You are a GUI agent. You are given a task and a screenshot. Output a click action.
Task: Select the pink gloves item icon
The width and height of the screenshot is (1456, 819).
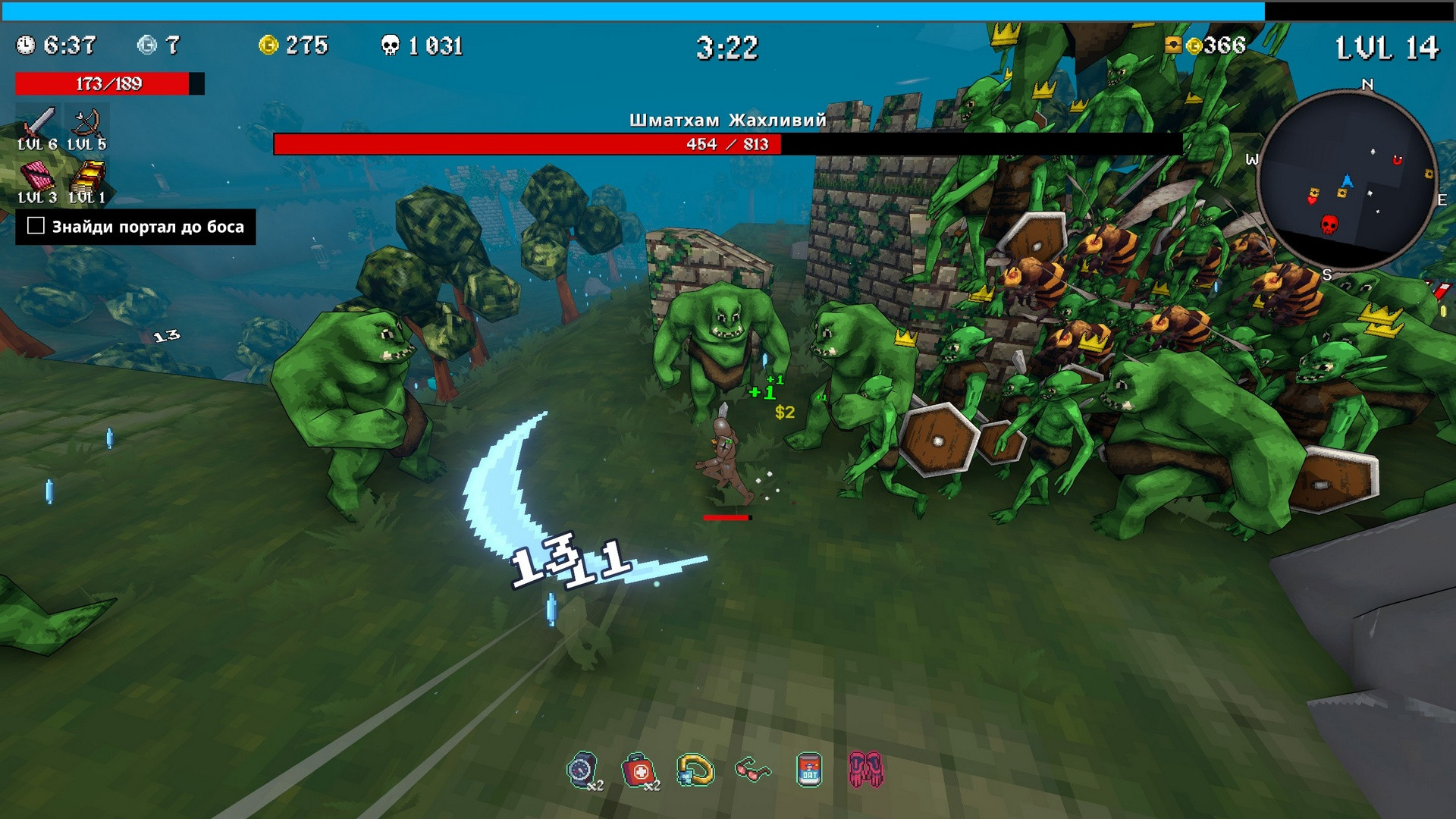tap(865, 770)
